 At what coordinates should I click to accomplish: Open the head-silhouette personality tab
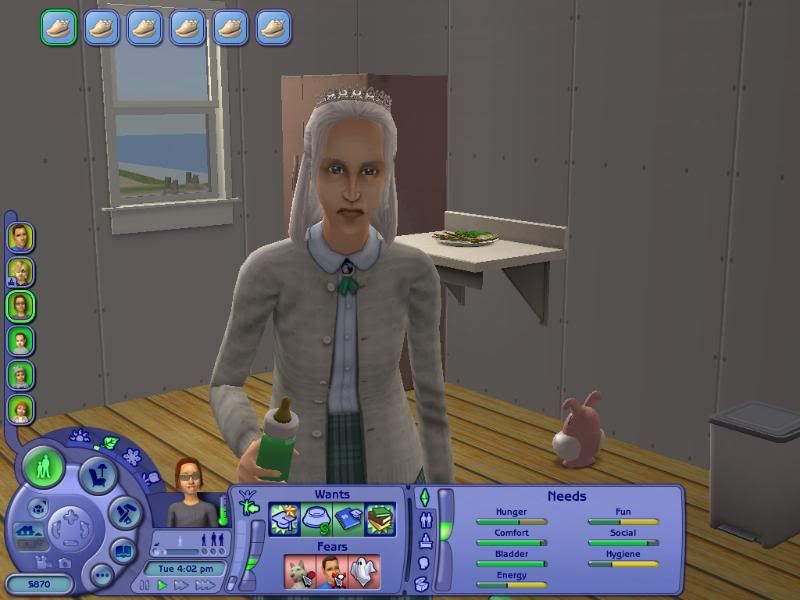(x=422, y=563)
